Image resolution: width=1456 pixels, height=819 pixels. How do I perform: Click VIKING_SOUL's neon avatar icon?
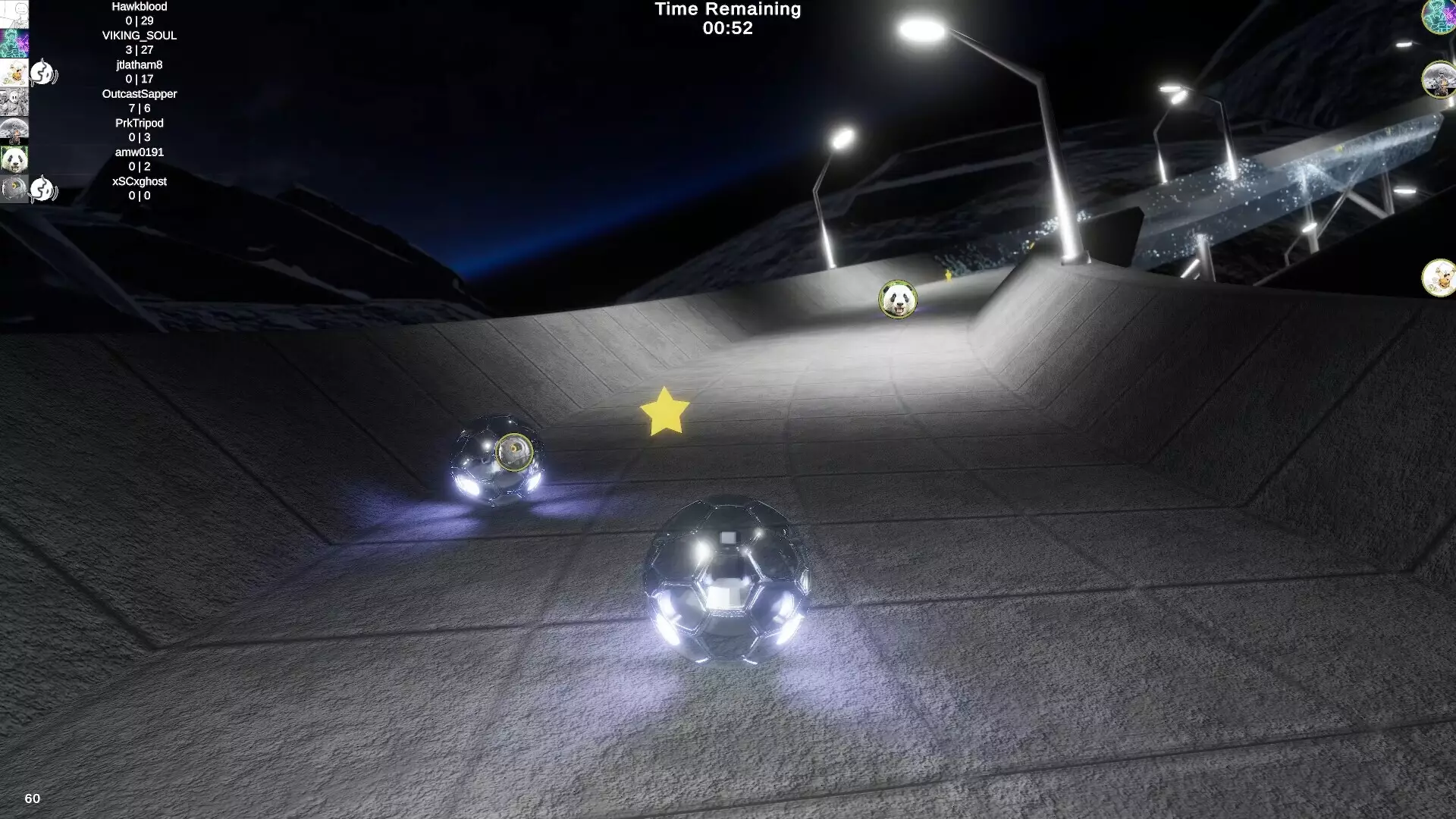(x=14, y=42)
